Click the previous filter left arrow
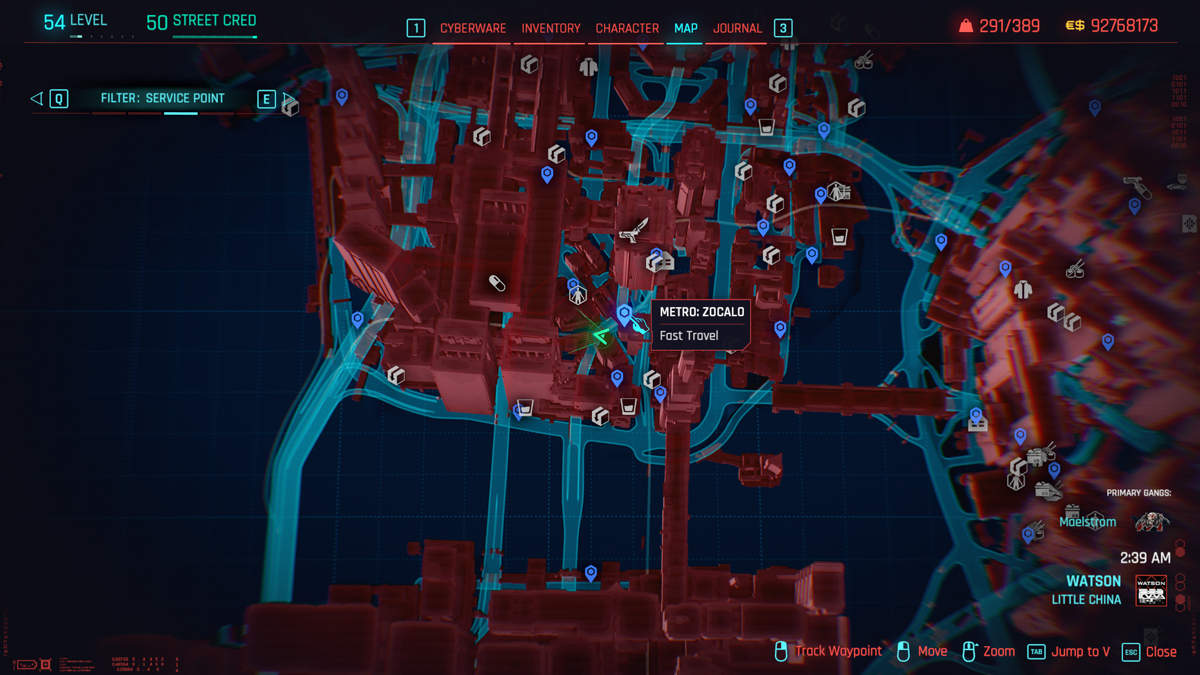Screen dimensions: 1200x675 [x=37, y=98]
